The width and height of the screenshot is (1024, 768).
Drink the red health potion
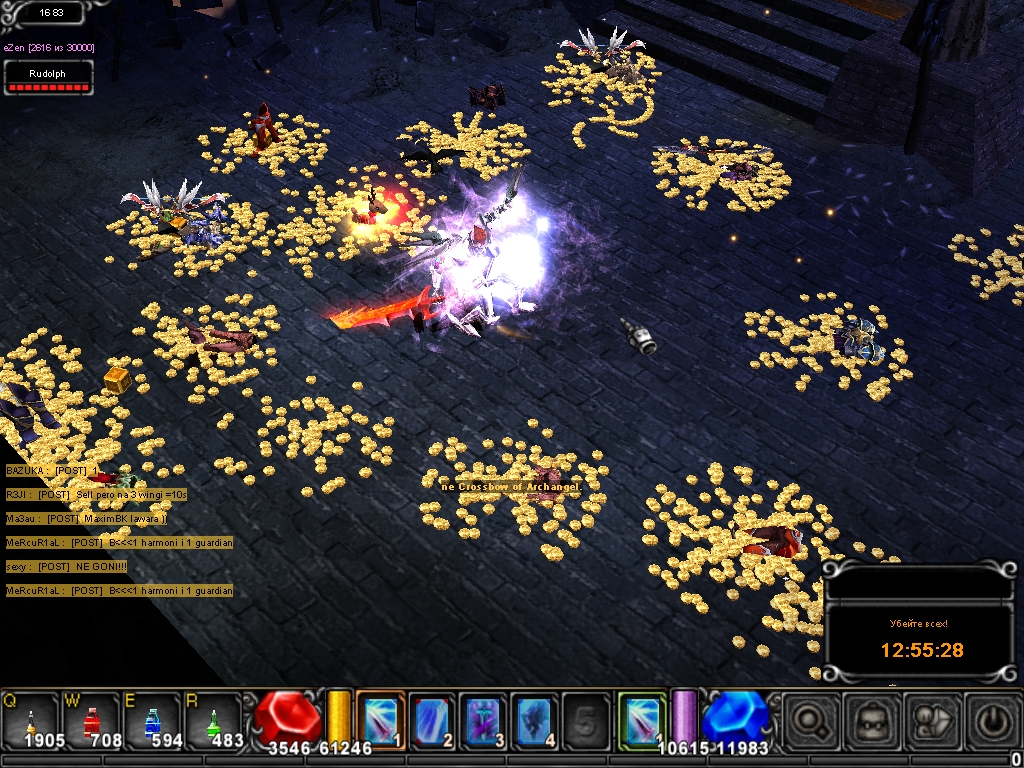[91, 720]
